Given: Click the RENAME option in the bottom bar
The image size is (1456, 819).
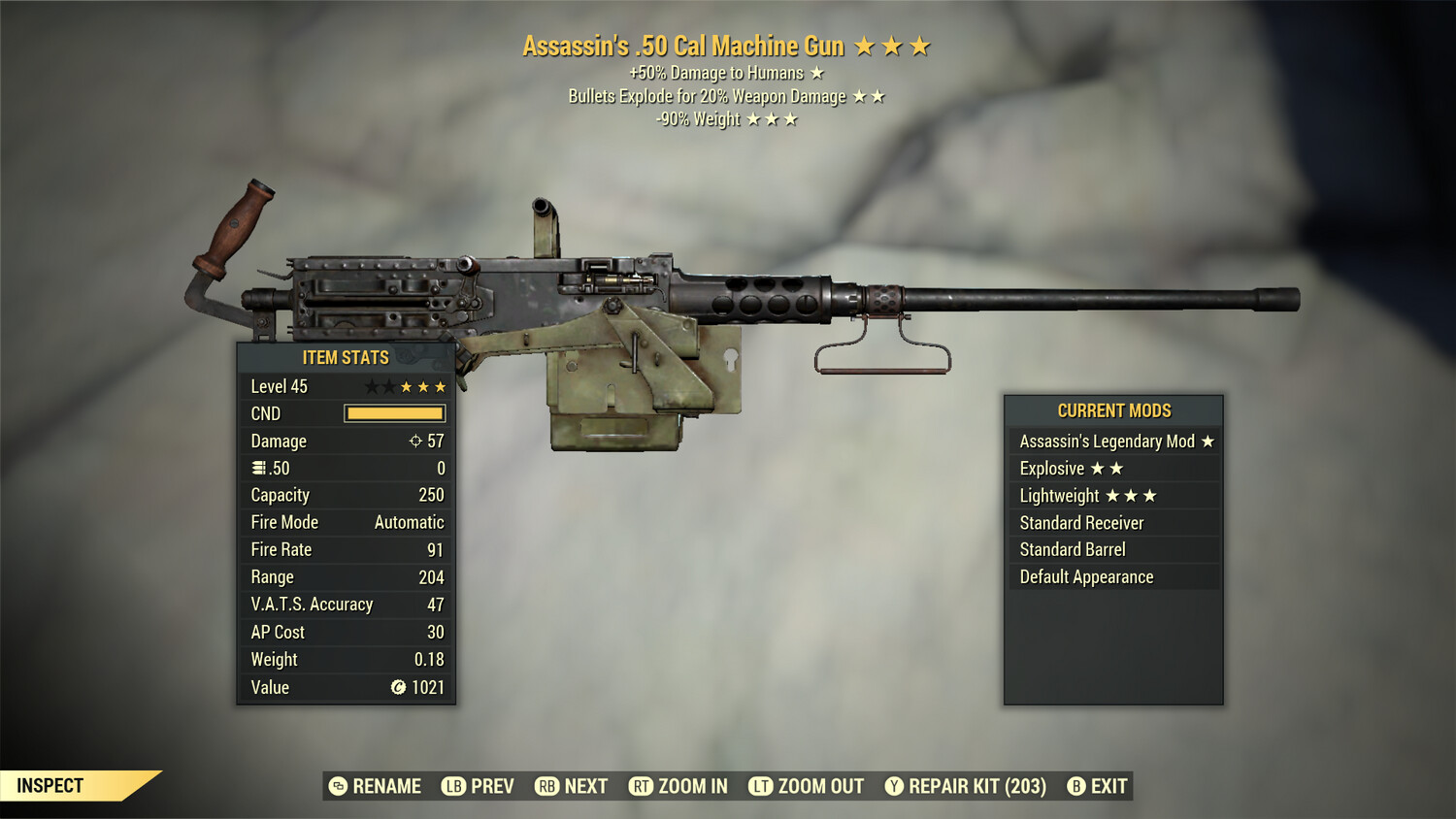Looking at the screenshot, I should click(x=385, y=786).
